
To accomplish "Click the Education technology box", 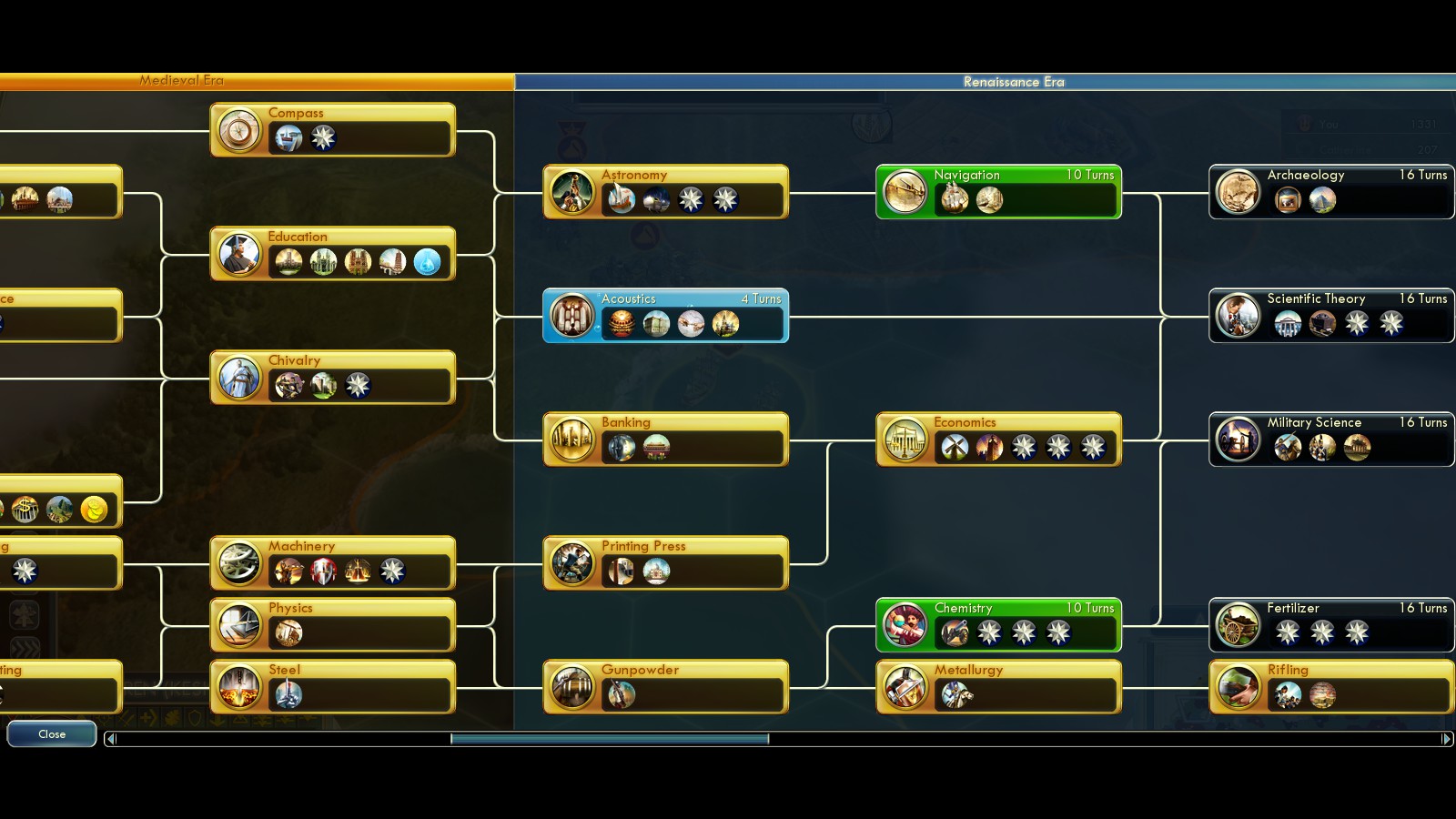I will tap(332, 254).
